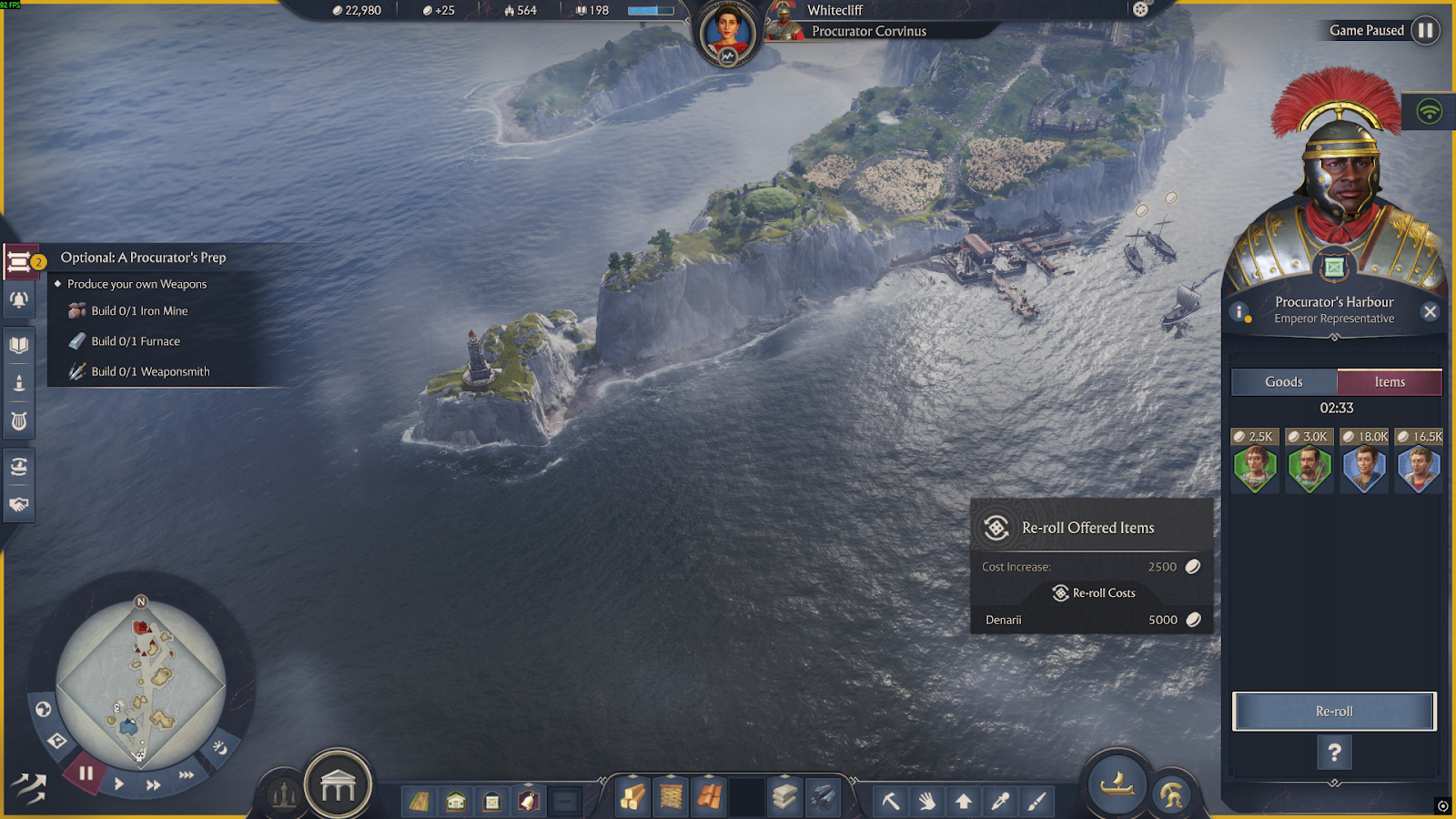Image resolution: width=1456 pixels, height=819 pixels.
Task: Choose the specialist item priced 2.5K
Action: [x=1255, y=469]
